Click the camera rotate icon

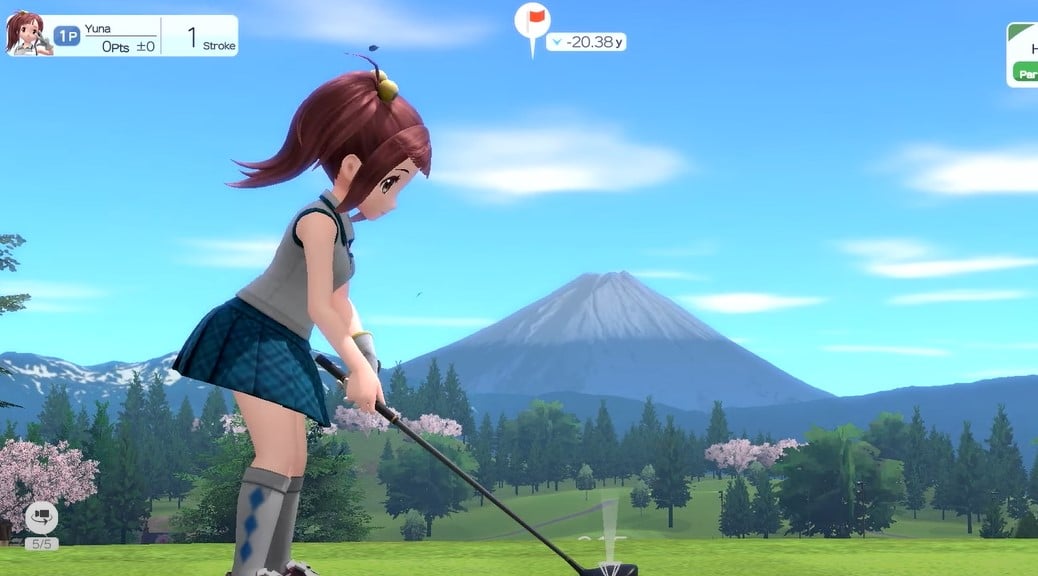point(41,518)
